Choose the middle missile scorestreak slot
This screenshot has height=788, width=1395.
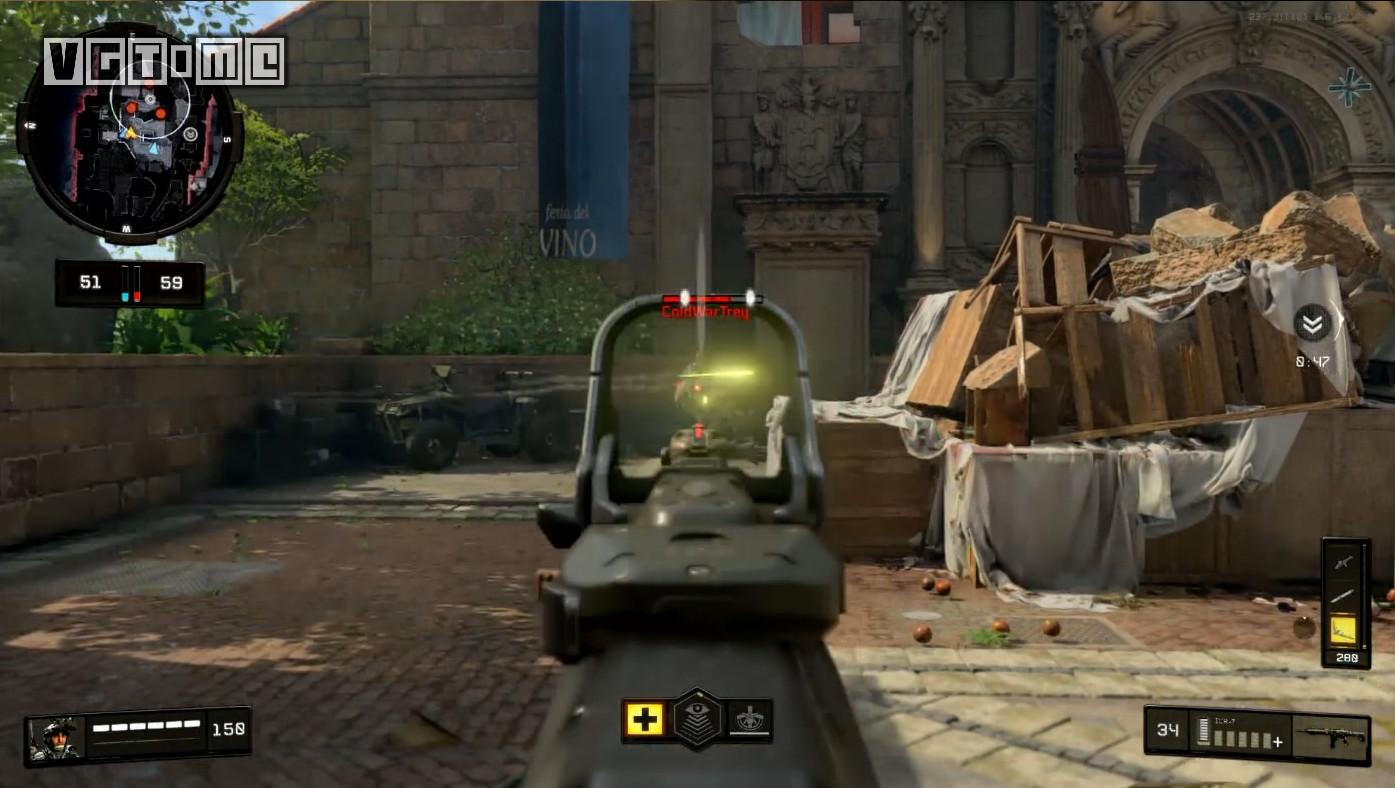pos(1344,596)
